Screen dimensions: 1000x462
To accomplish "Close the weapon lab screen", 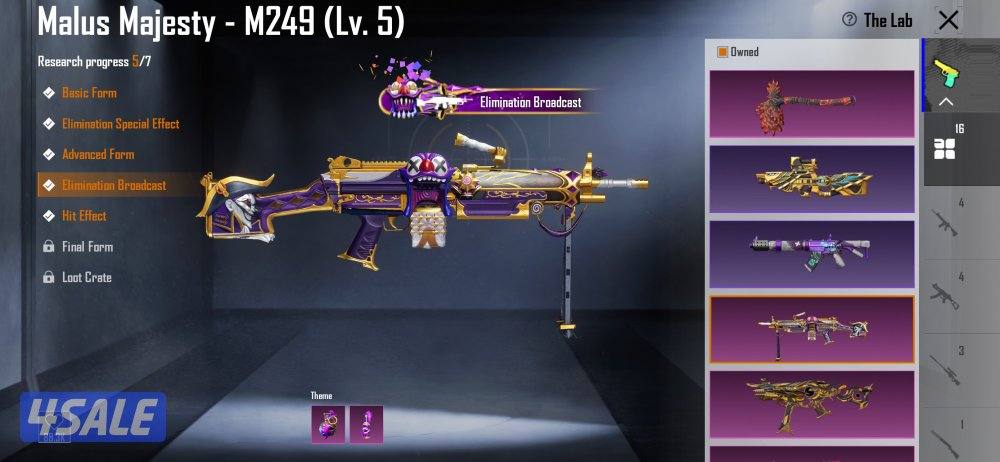I will coord(948,20).
